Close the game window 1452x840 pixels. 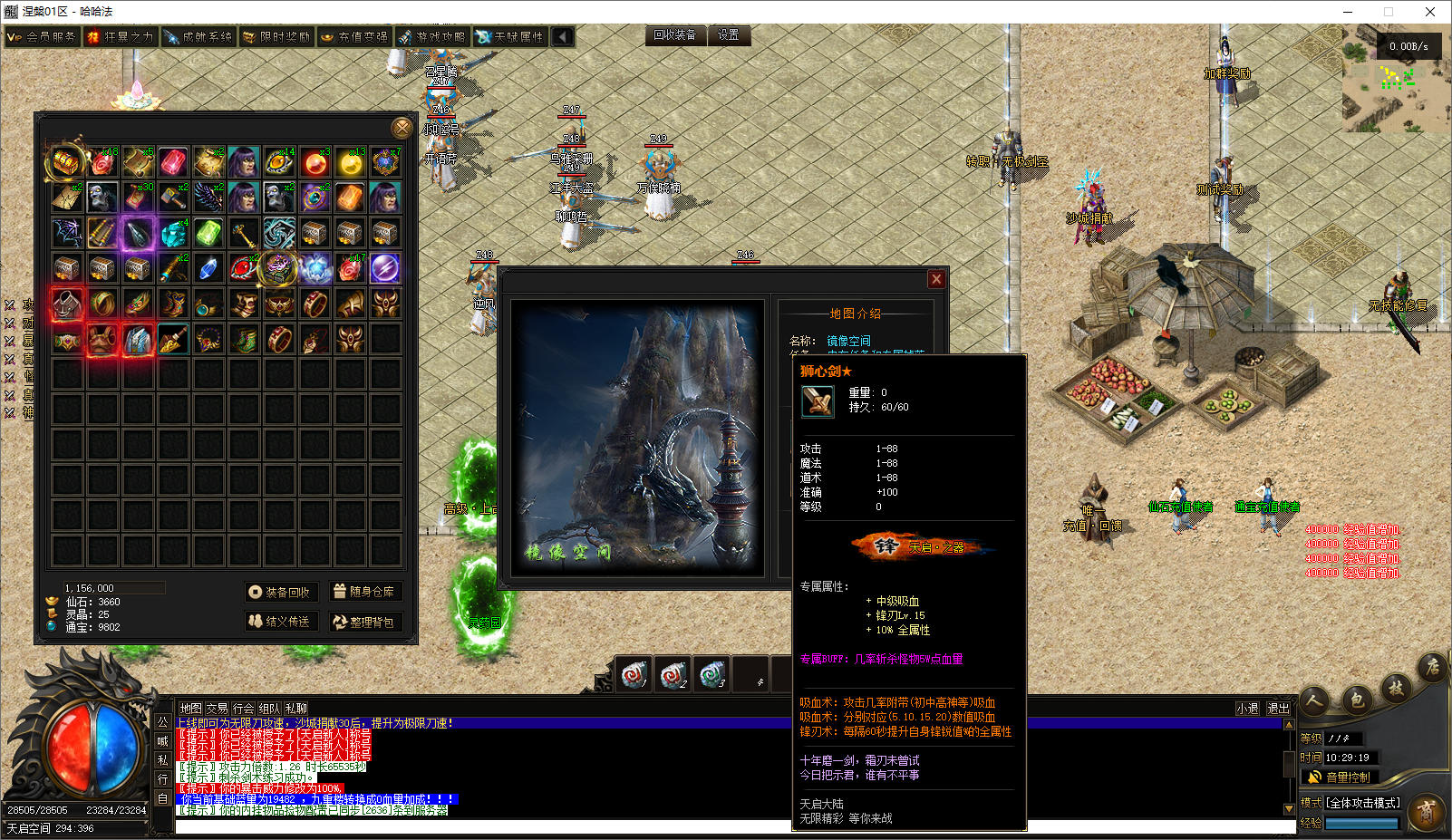coord(1430,12)
